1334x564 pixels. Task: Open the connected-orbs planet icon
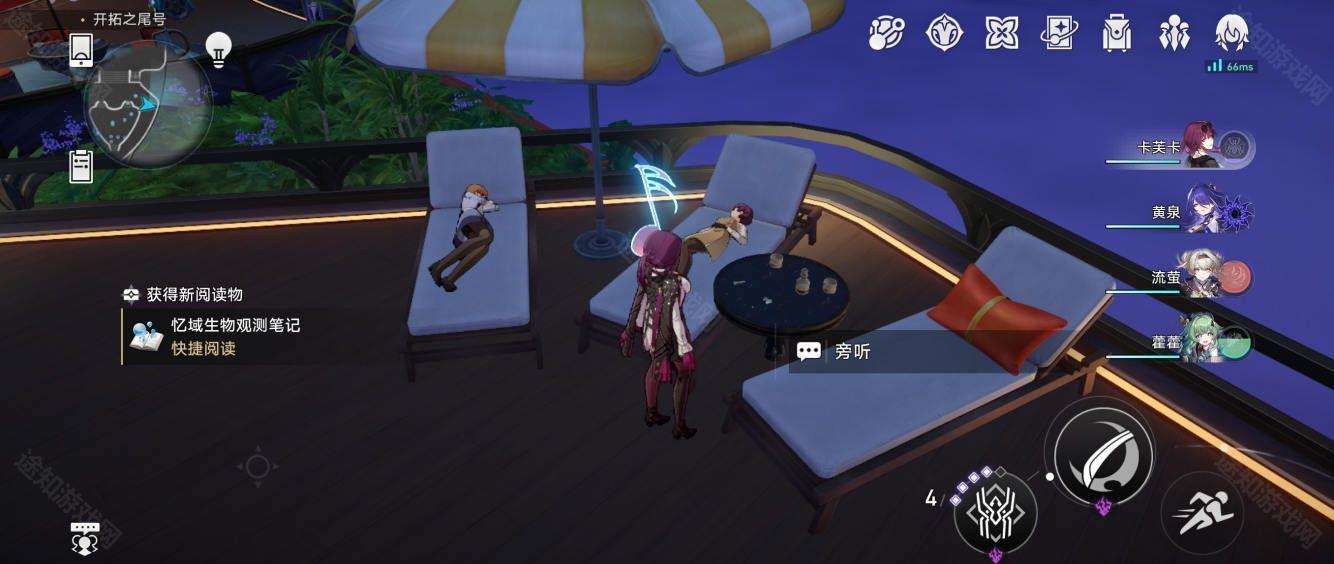885,34
